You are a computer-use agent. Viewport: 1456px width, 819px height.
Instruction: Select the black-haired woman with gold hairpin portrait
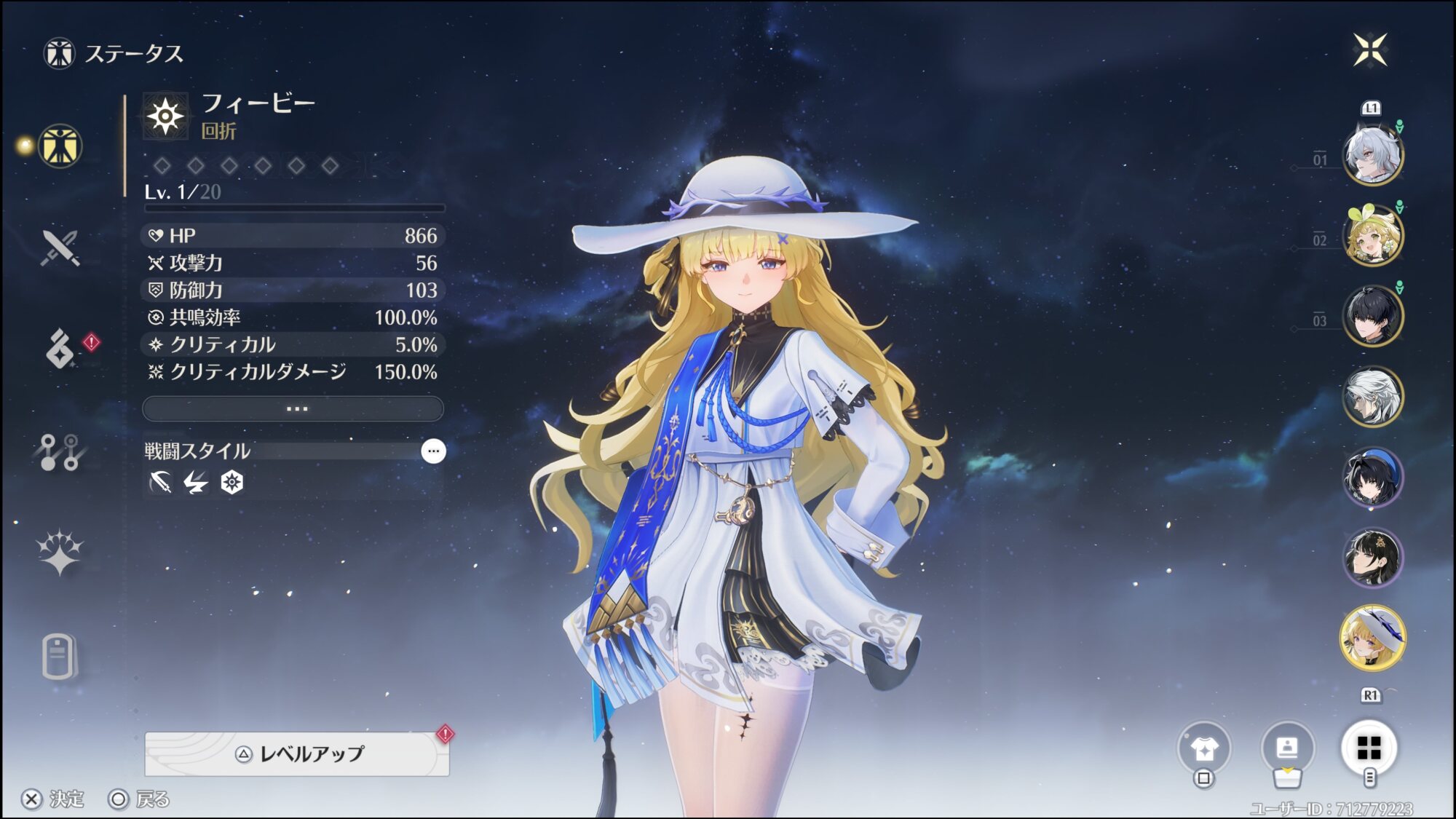(1372, 558)
